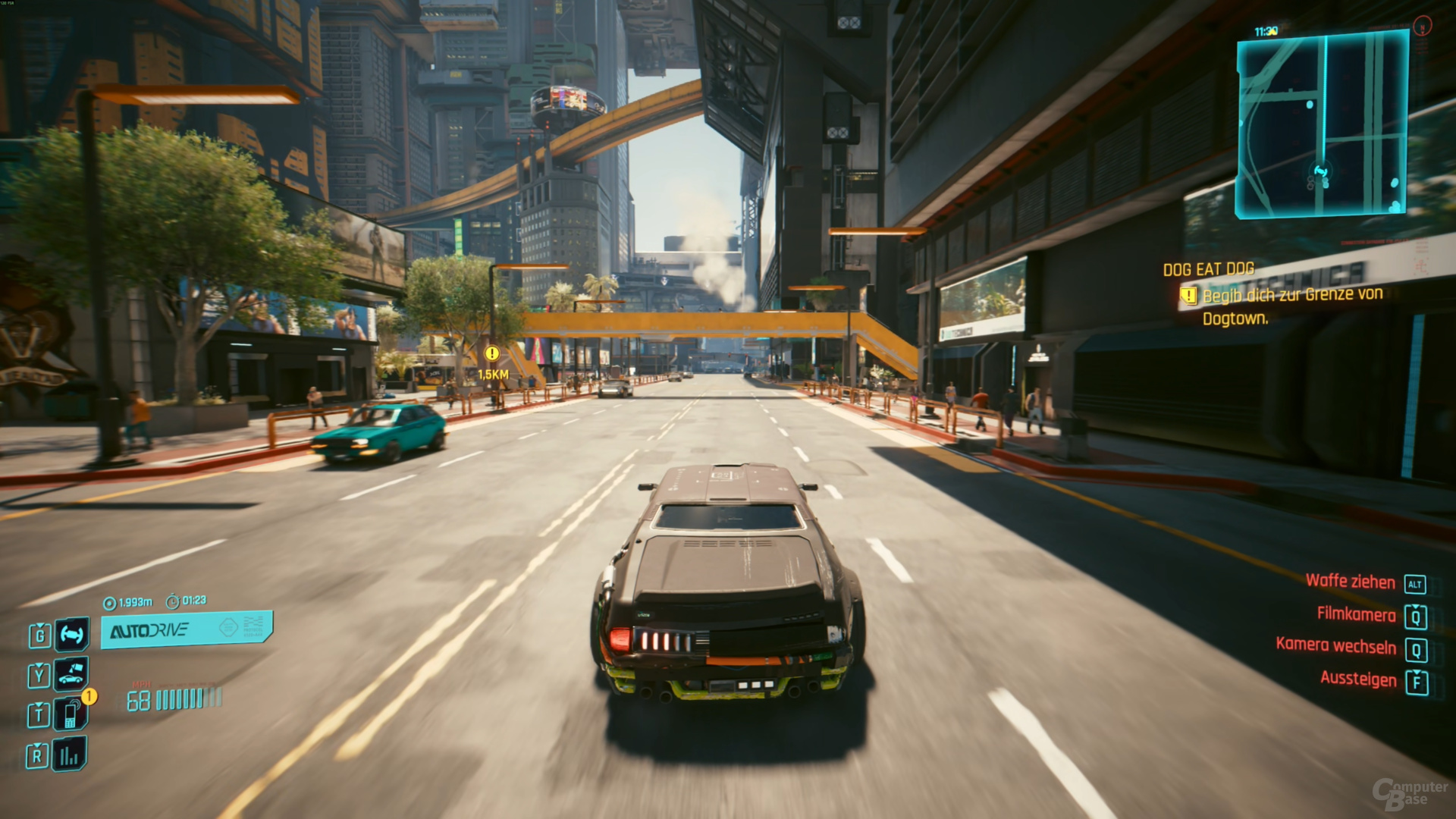The height and width of the screenshot is (819, 1456).
Task: Select the call vehicle car icon
Action: click(71, 673)
